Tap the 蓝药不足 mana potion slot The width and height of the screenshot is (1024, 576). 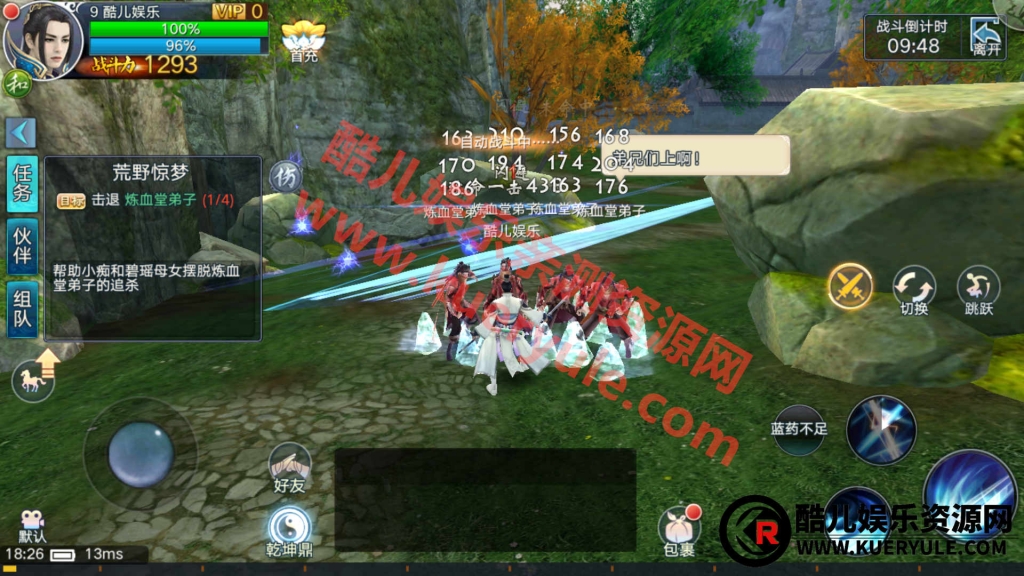[x=799, y=431]
